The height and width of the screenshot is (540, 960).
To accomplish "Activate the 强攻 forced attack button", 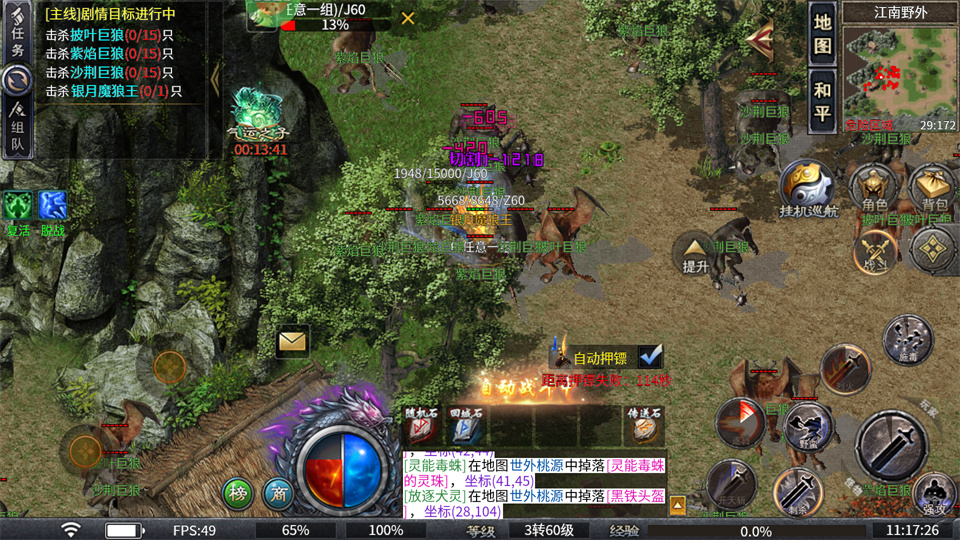I will (x=933, y=492).
